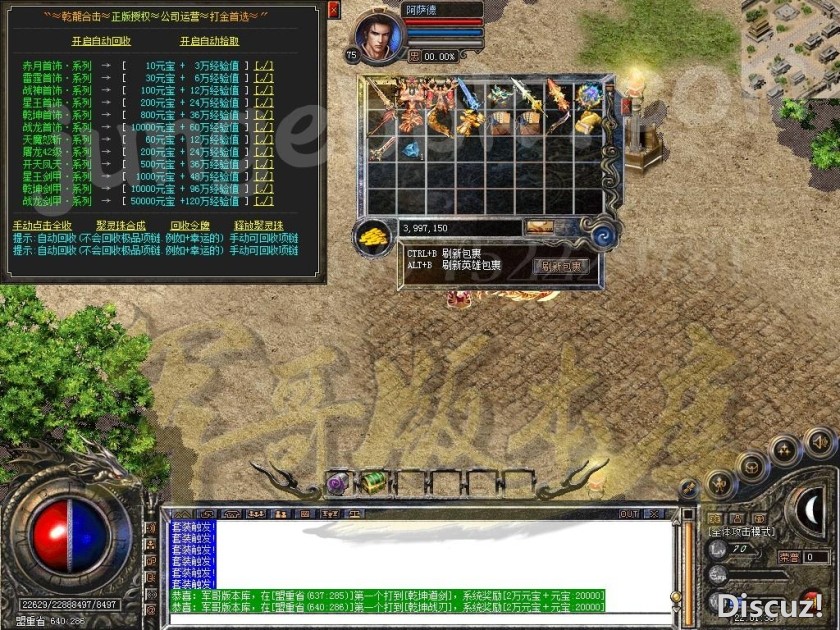The image size is (840, 630).
Task: Open 聚灵珠合成 synthesis option
Action: point(120,225)
